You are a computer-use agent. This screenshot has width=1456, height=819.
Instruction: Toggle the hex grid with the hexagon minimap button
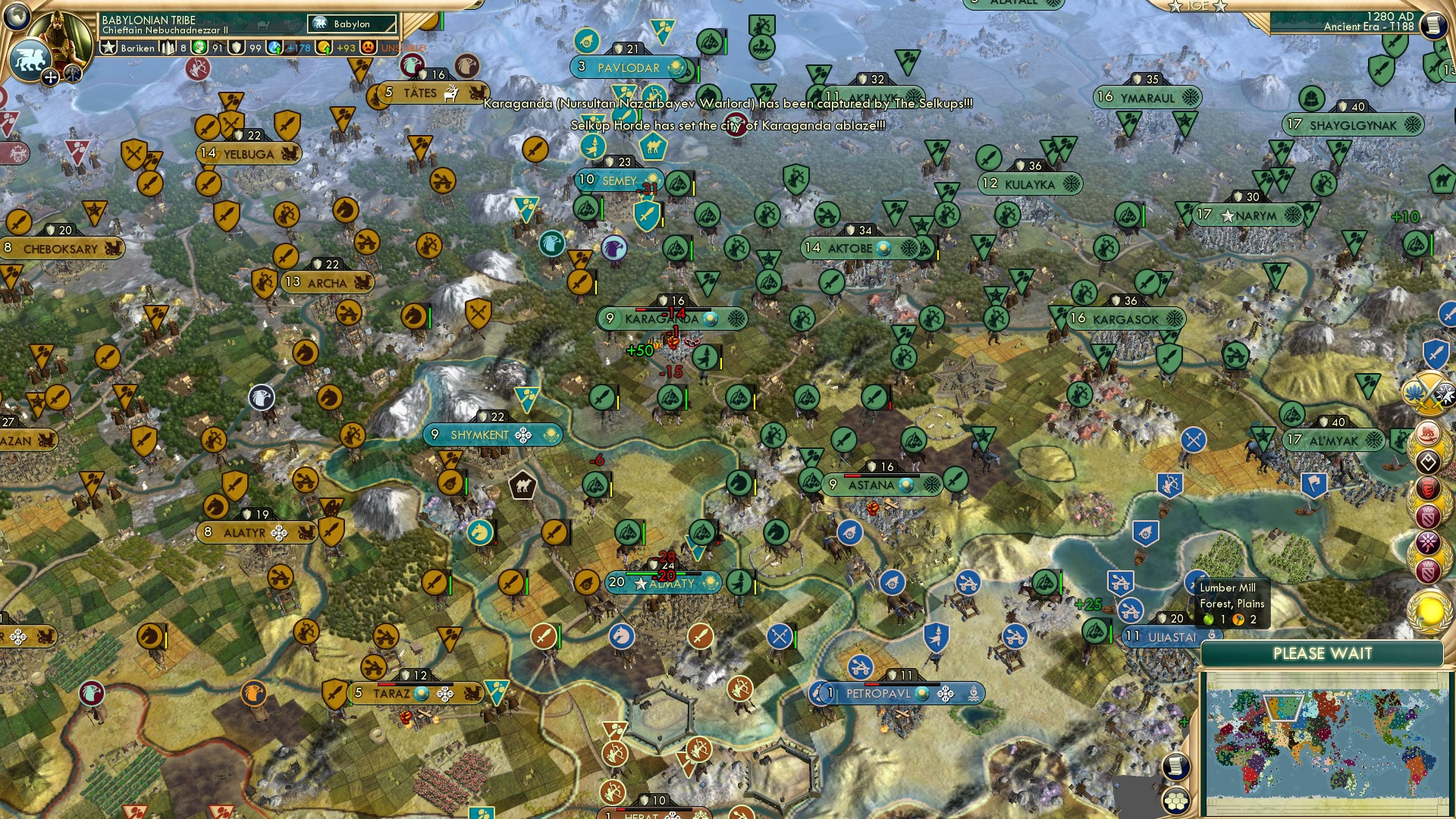pyautogui.click(x=1176, y=801)
